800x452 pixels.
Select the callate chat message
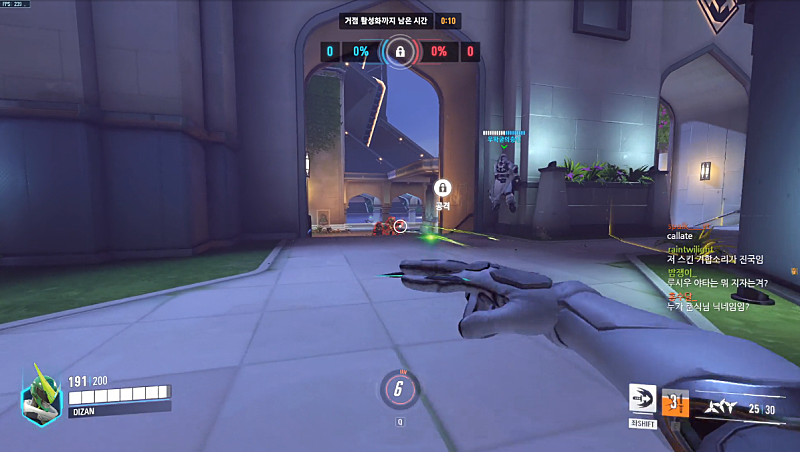click(x=680, y=236)
